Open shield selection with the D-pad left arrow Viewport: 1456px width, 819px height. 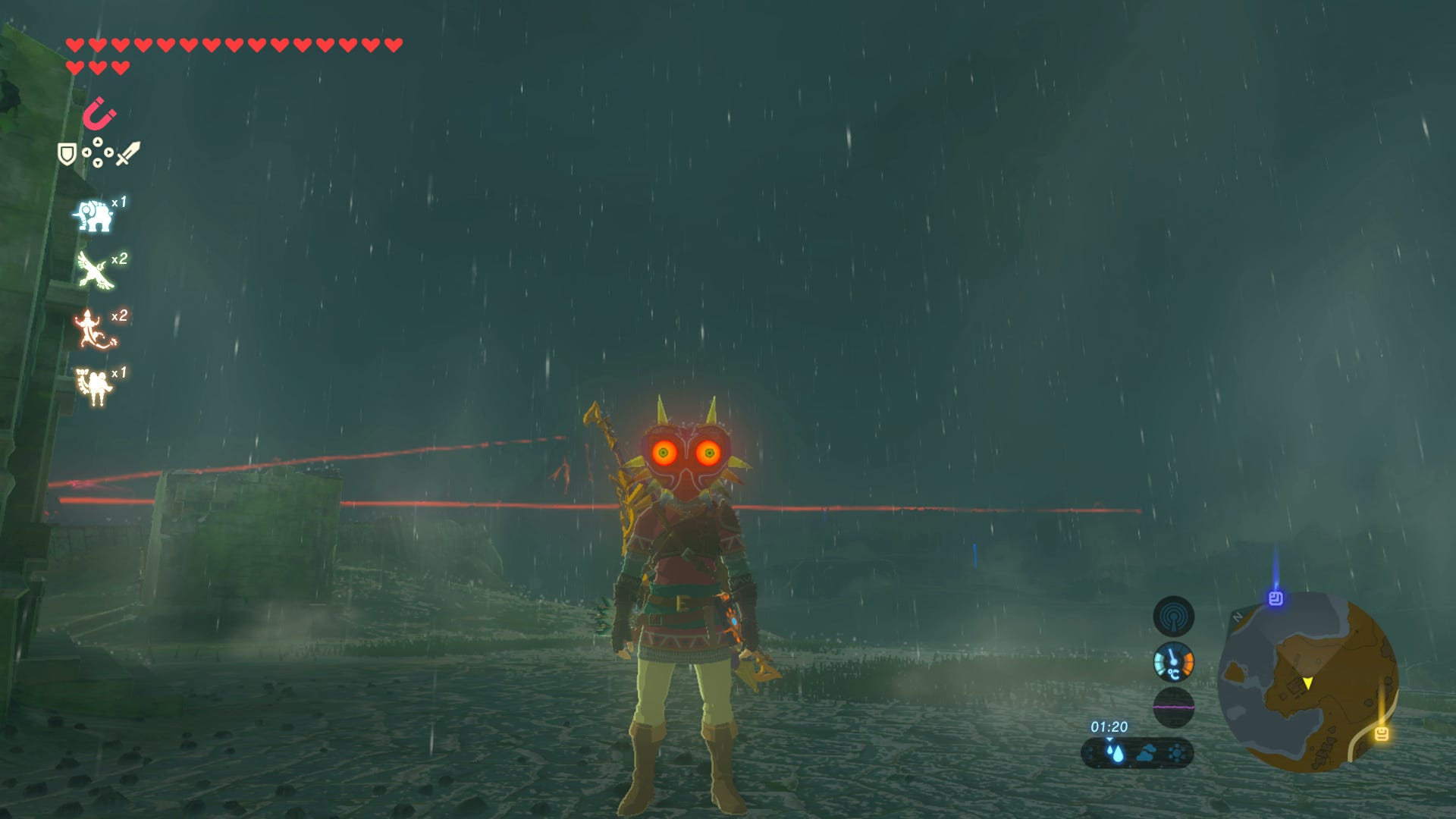pyautogui.click(x=87, y=152)
